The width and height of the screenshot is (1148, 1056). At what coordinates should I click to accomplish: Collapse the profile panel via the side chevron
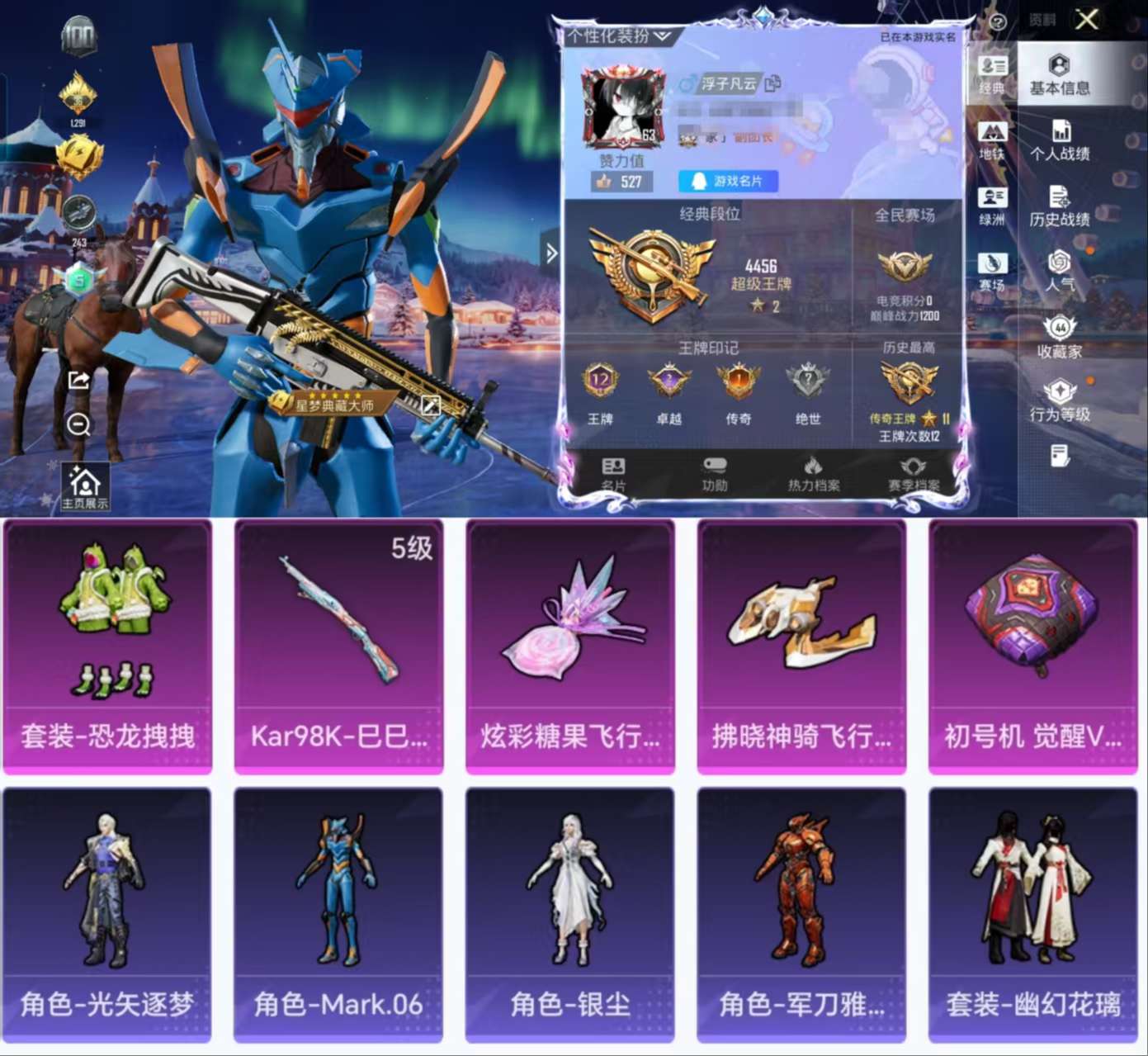coord(551,254)
